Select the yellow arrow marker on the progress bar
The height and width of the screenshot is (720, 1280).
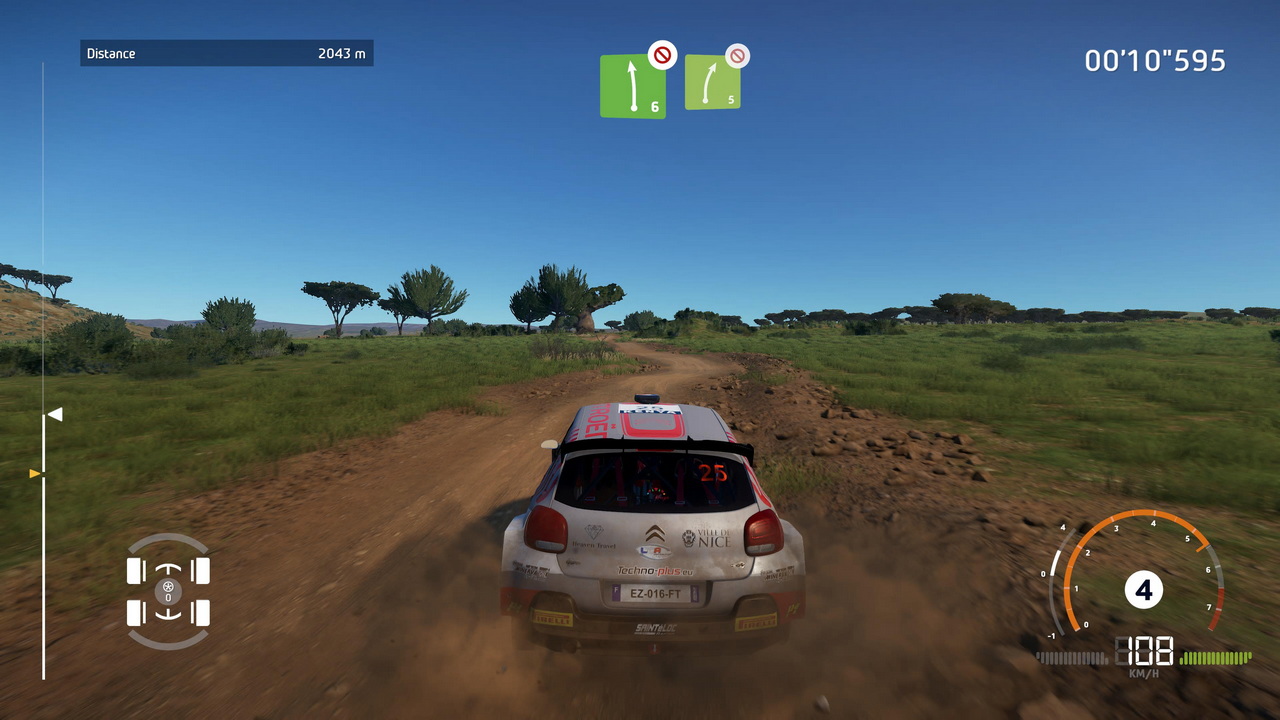36,473
